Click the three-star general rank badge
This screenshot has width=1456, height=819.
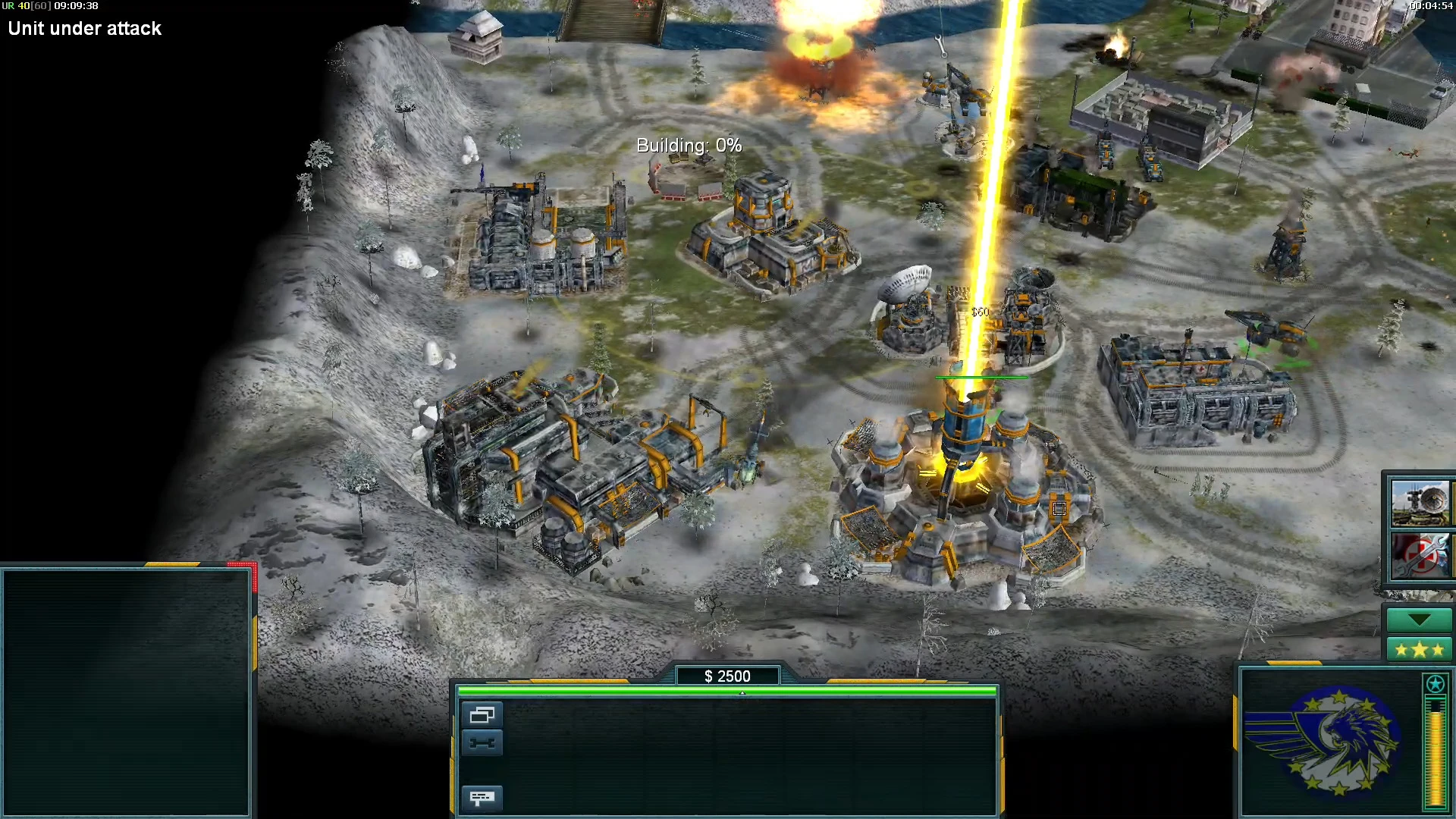(x=1419, y=649)
